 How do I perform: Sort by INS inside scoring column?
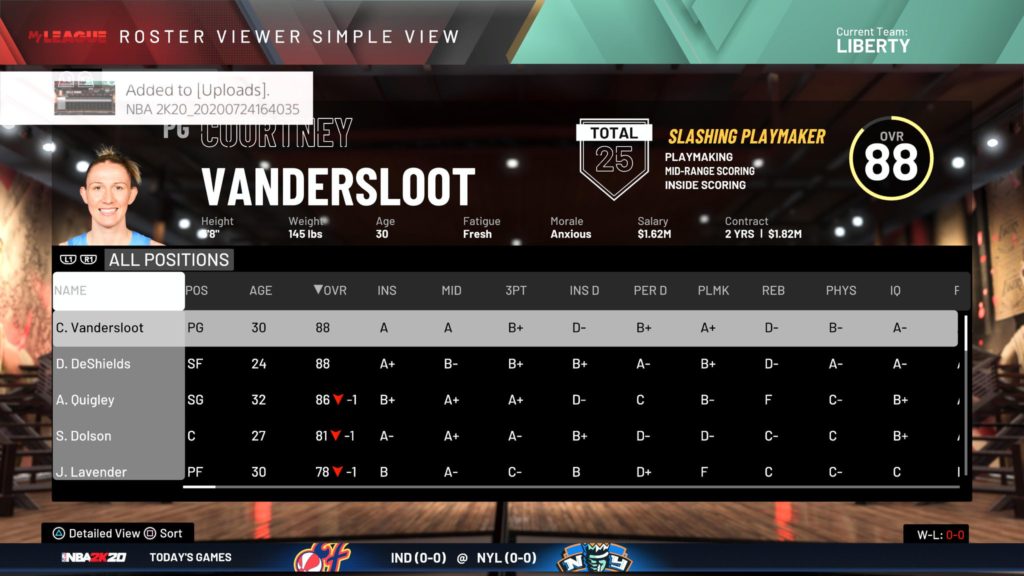(x=387, y=291)
